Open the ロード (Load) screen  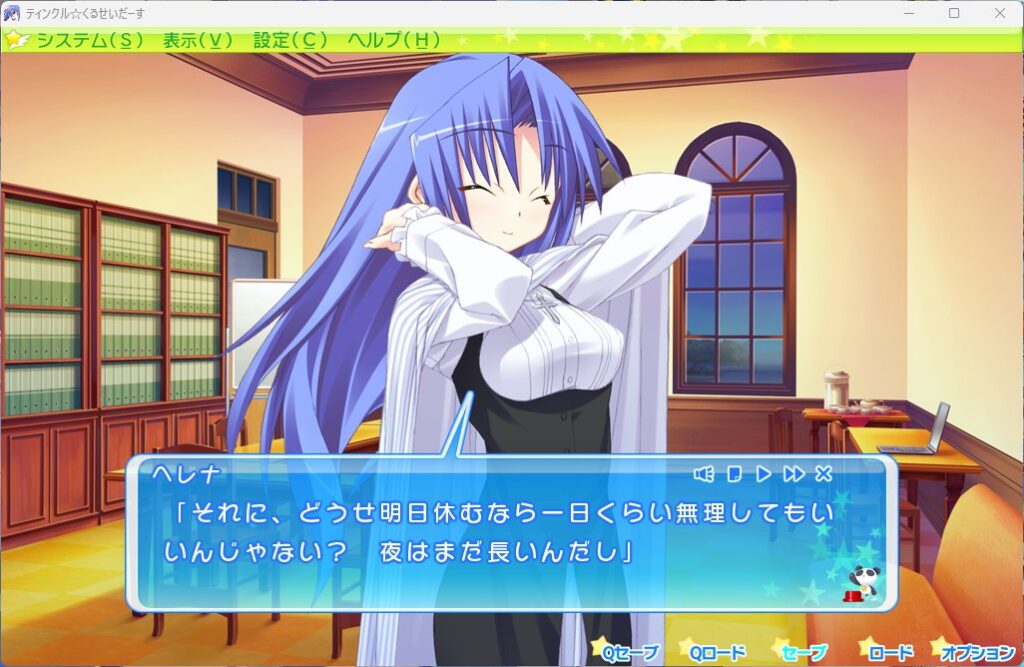point(890,653)
